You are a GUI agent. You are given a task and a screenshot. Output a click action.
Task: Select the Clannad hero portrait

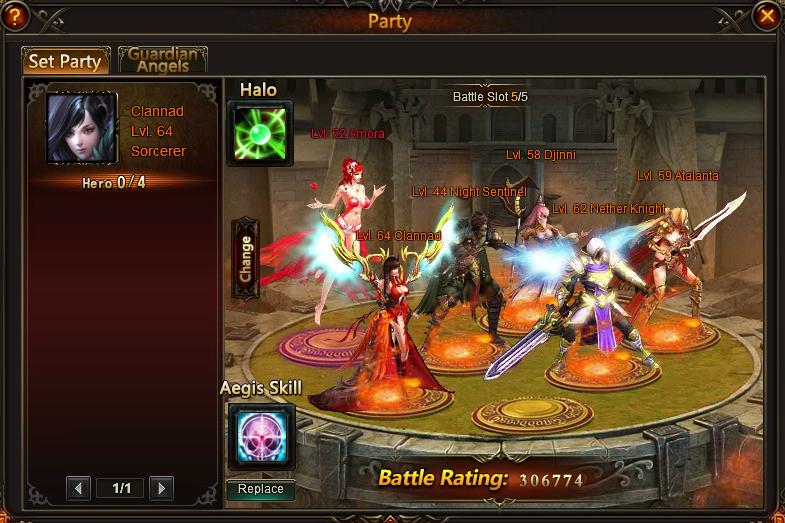tap(82, 129)
